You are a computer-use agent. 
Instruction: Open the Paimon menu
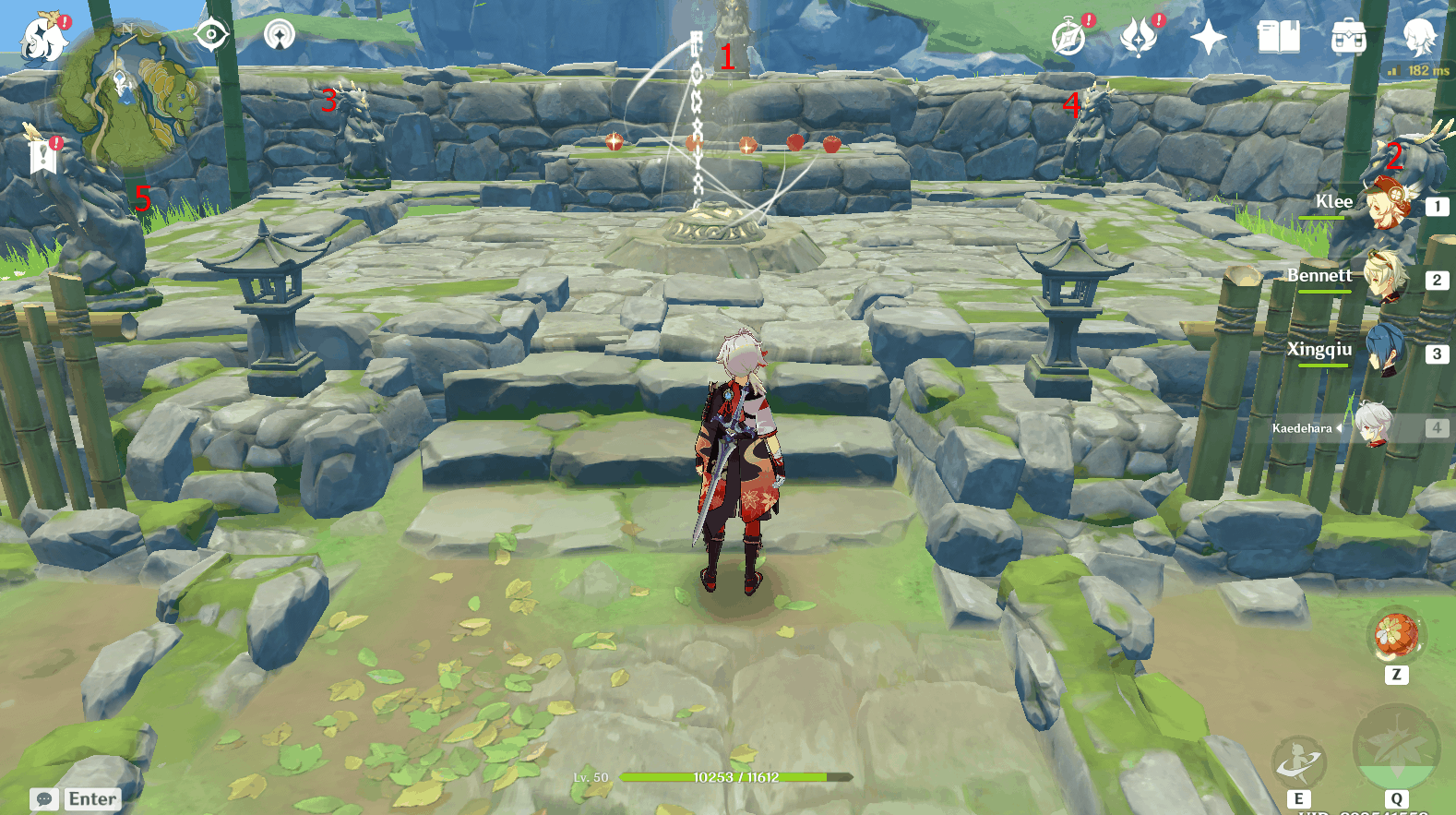(44, 37)
